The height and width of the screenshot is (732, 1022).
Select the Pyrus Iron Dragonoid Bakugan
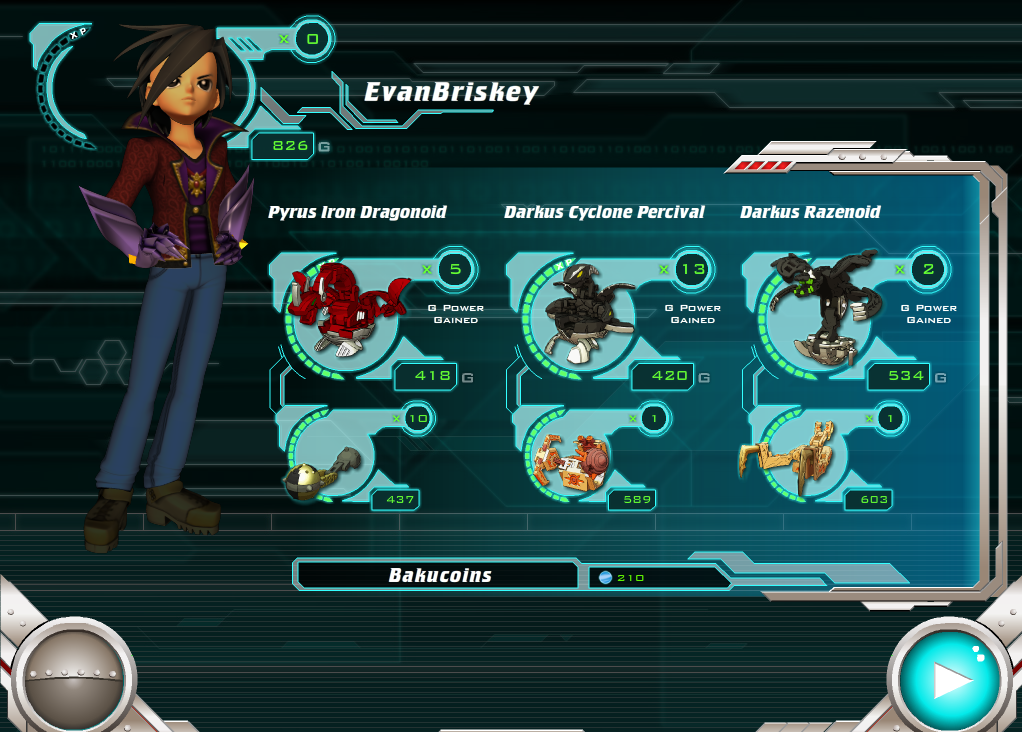(342, 310)
